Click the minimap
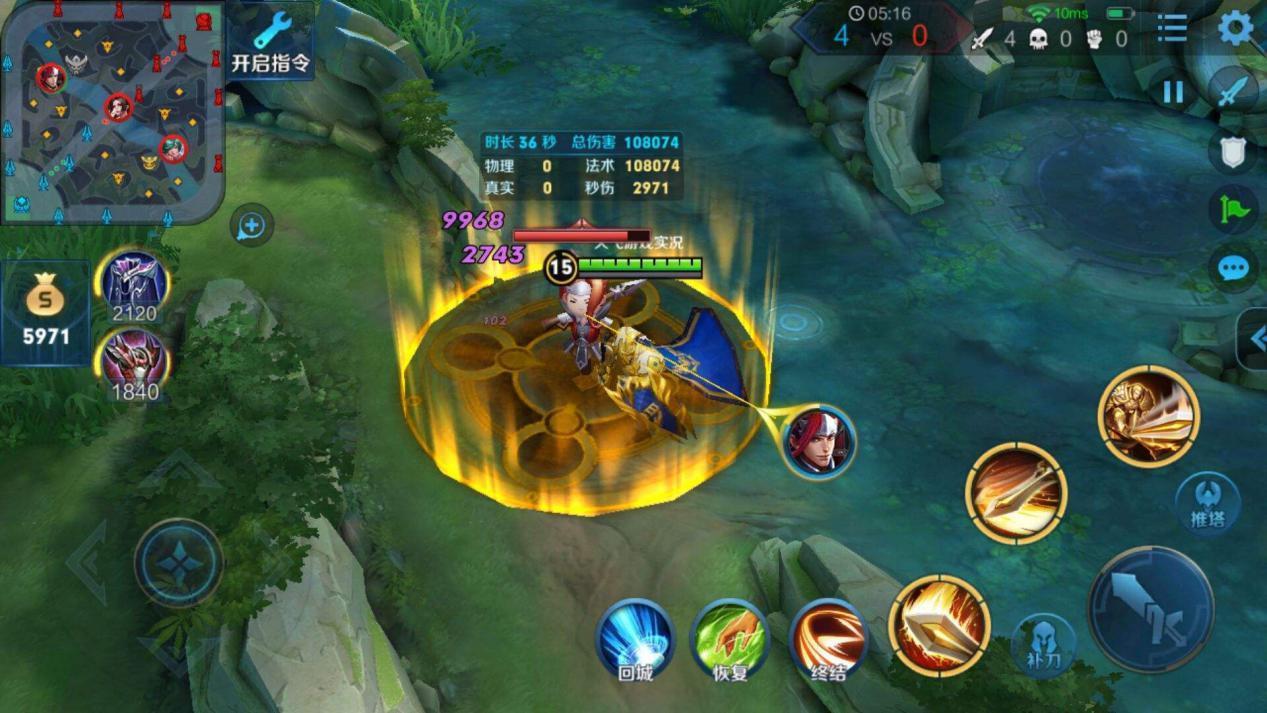Image resolution: width=1267 pixels, height=713 pixels. pos(110,110)
